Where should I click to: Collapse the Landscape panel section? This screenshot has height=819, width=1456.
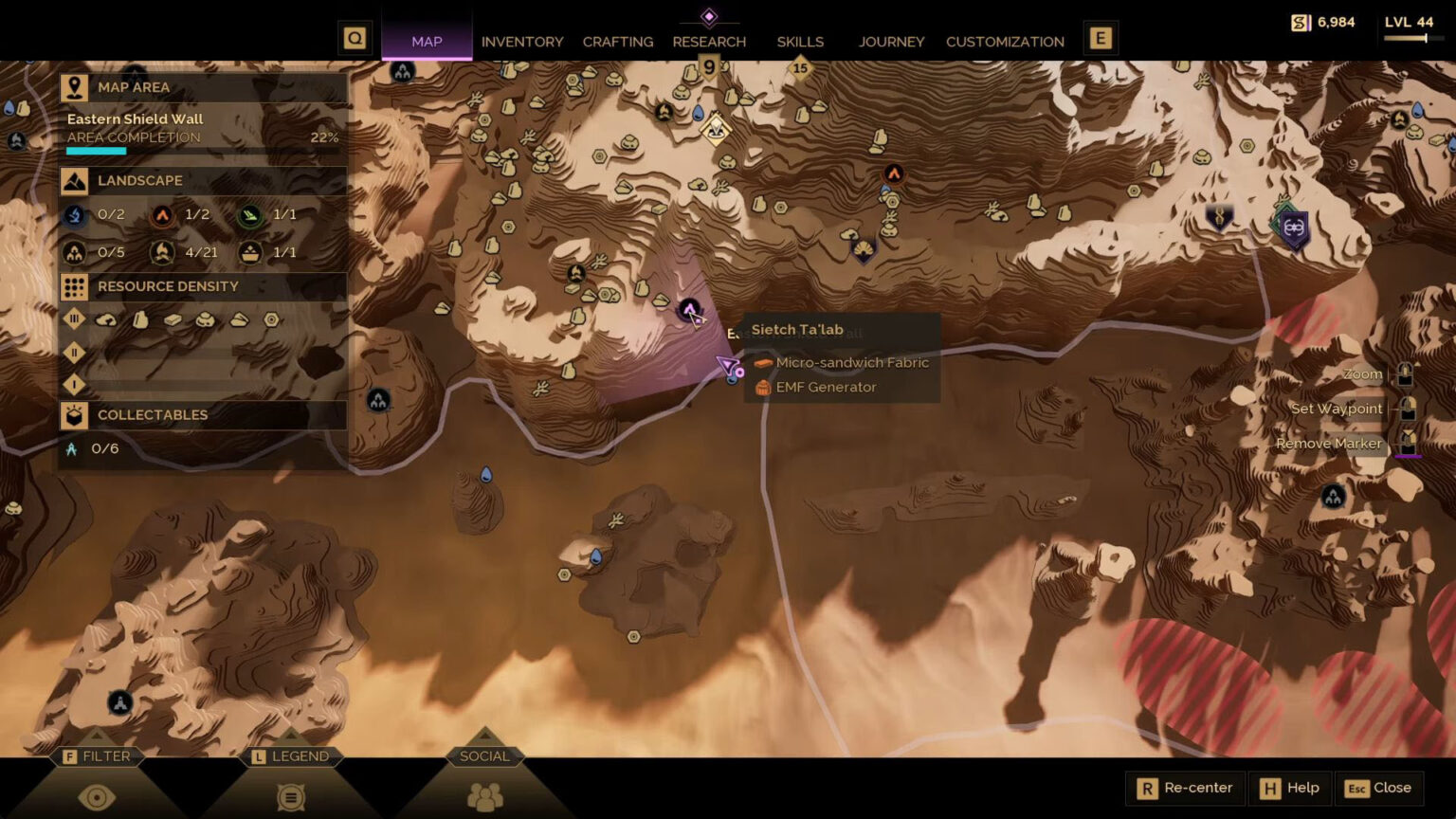(x=140, y=181)
